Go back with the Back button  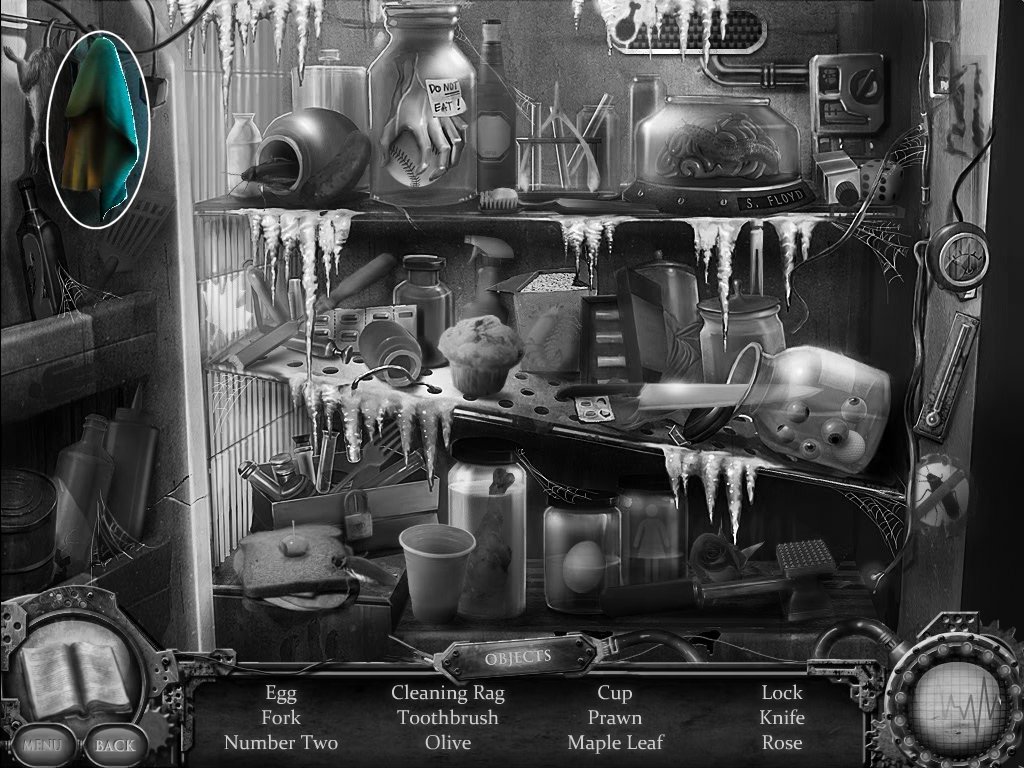click(114, 745)
